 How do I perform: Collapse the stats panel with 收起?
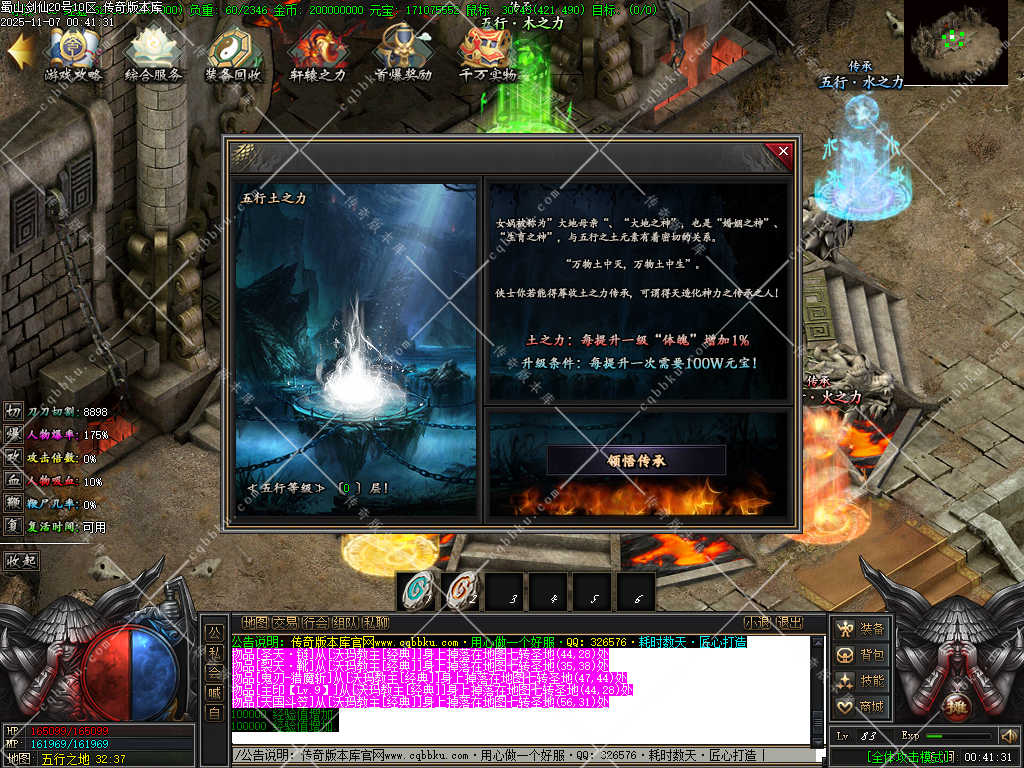(x=21, y=560)
